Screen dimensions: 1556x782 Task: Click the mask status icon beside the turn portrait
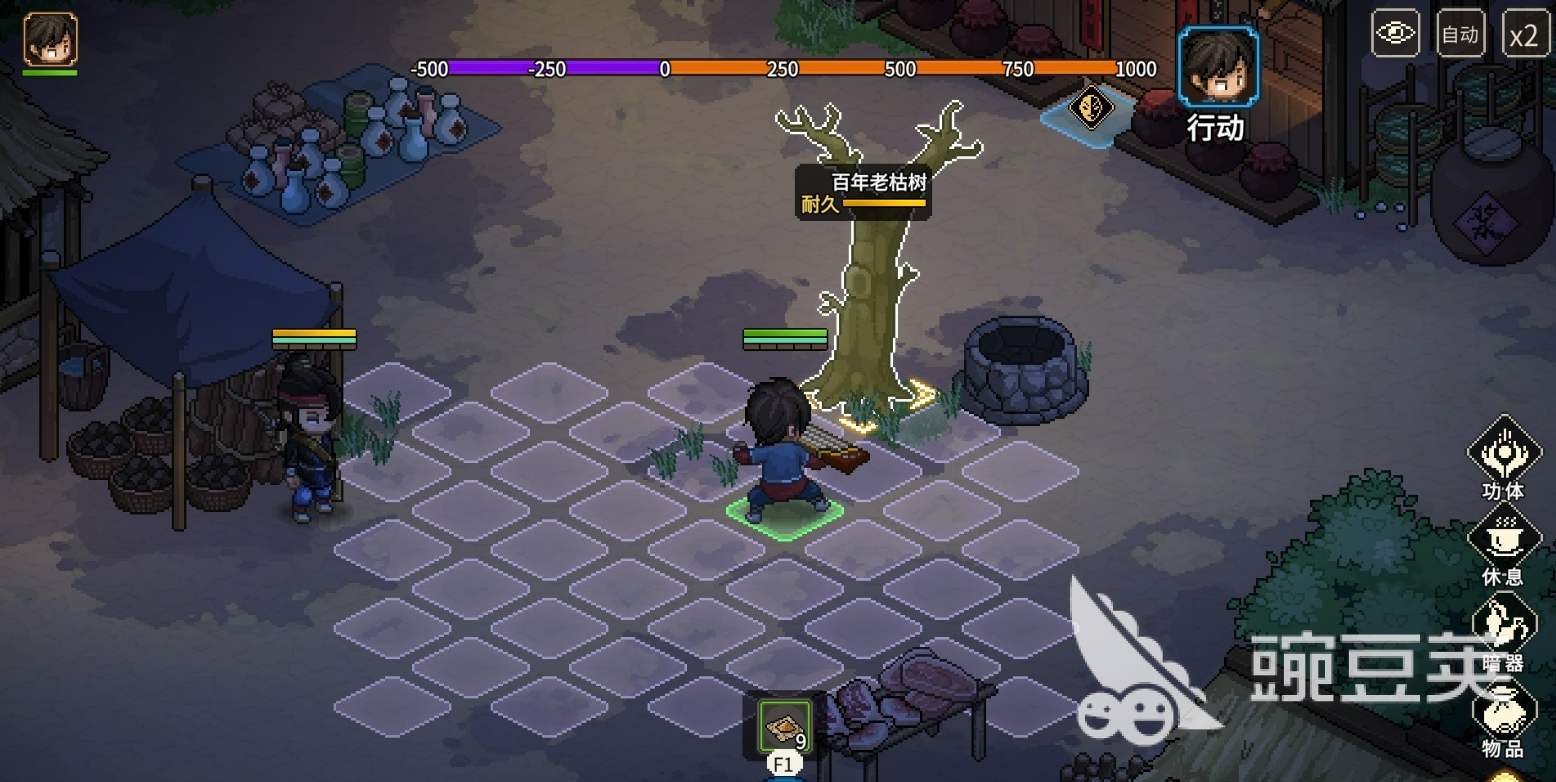click(x=1088, y=105)
